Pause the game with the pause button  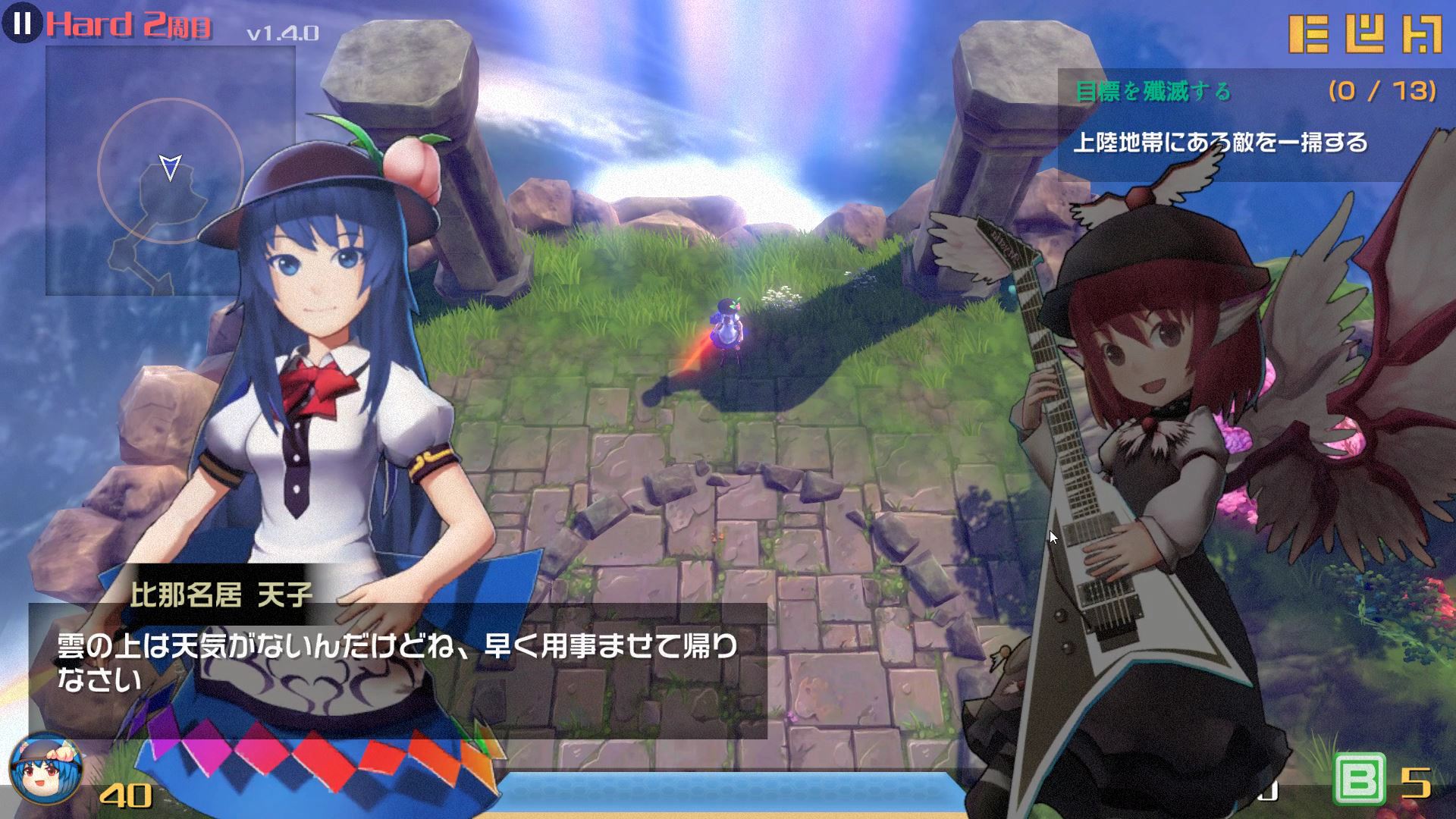coord(22,24)
